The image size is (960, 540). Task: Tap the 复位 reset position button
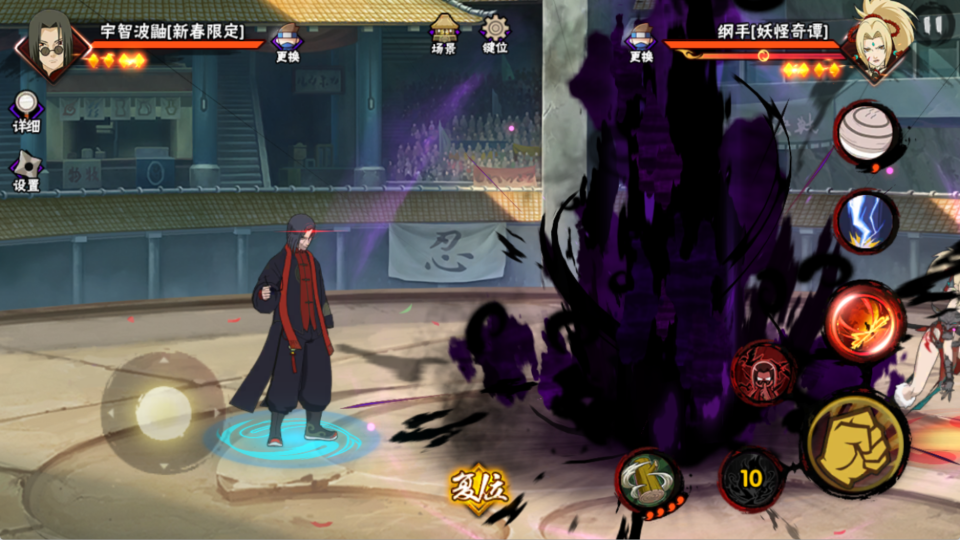pos(478,488)
